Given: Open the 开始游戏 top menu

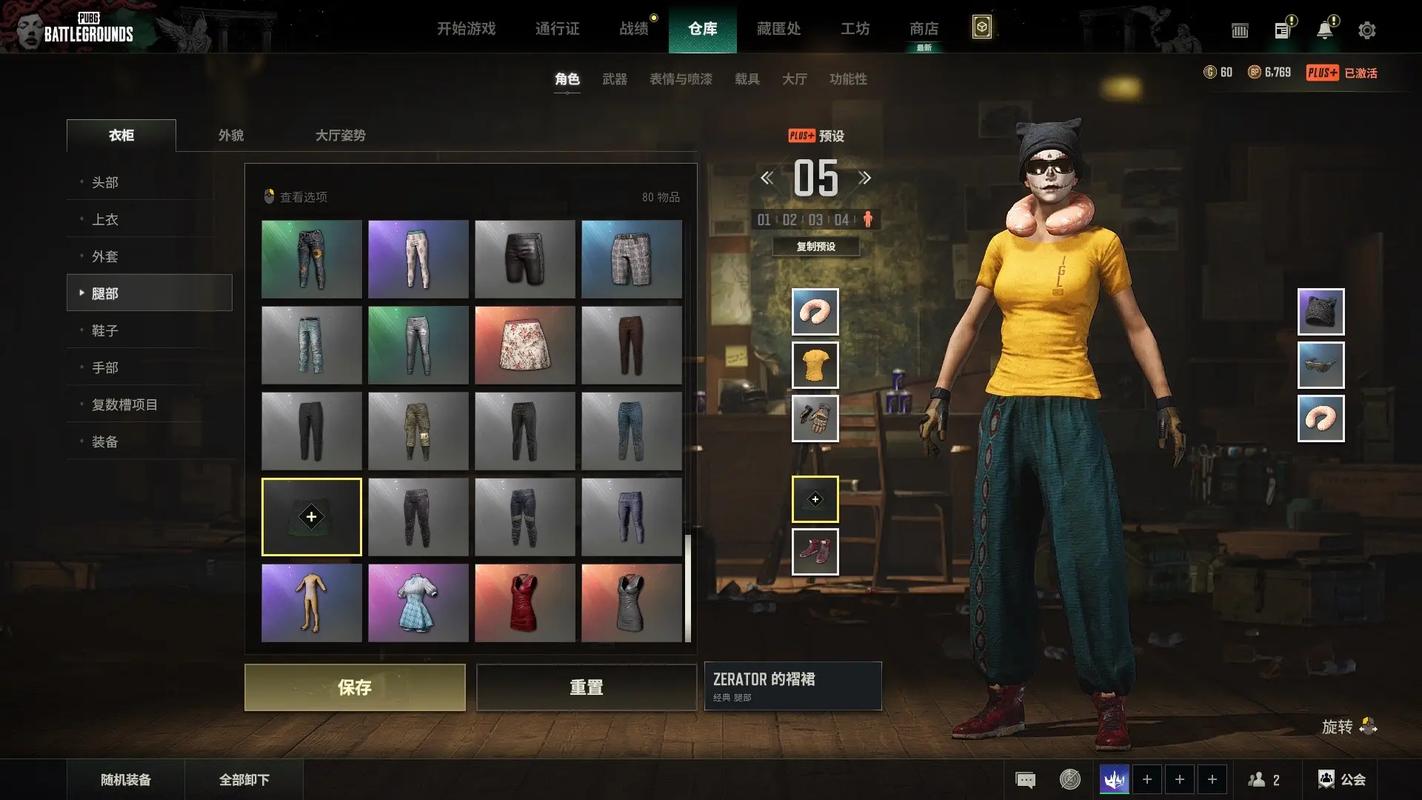Looking at the screenshot, I should pyautogui.click(x=466, y=28).
